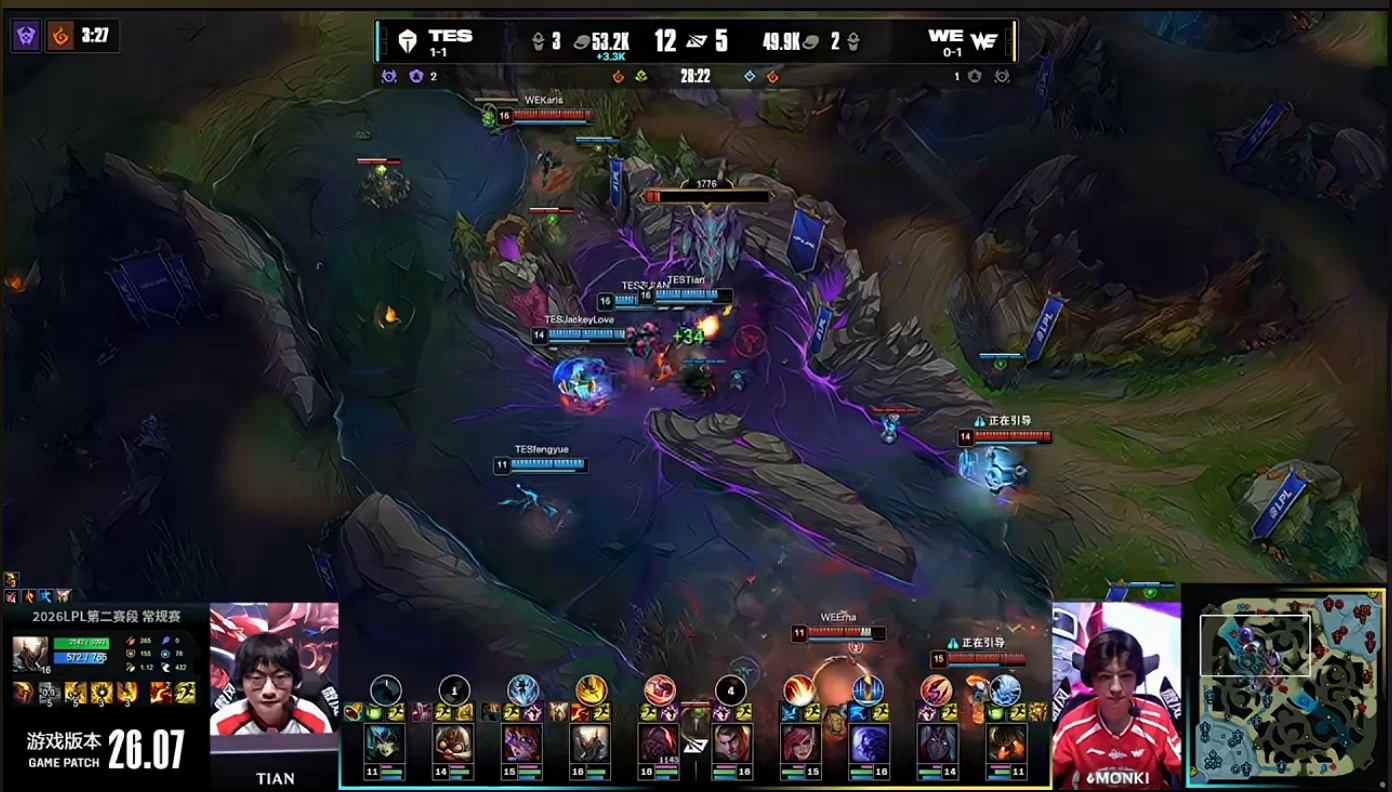Click the minimap

click(x=1288, y=686)
